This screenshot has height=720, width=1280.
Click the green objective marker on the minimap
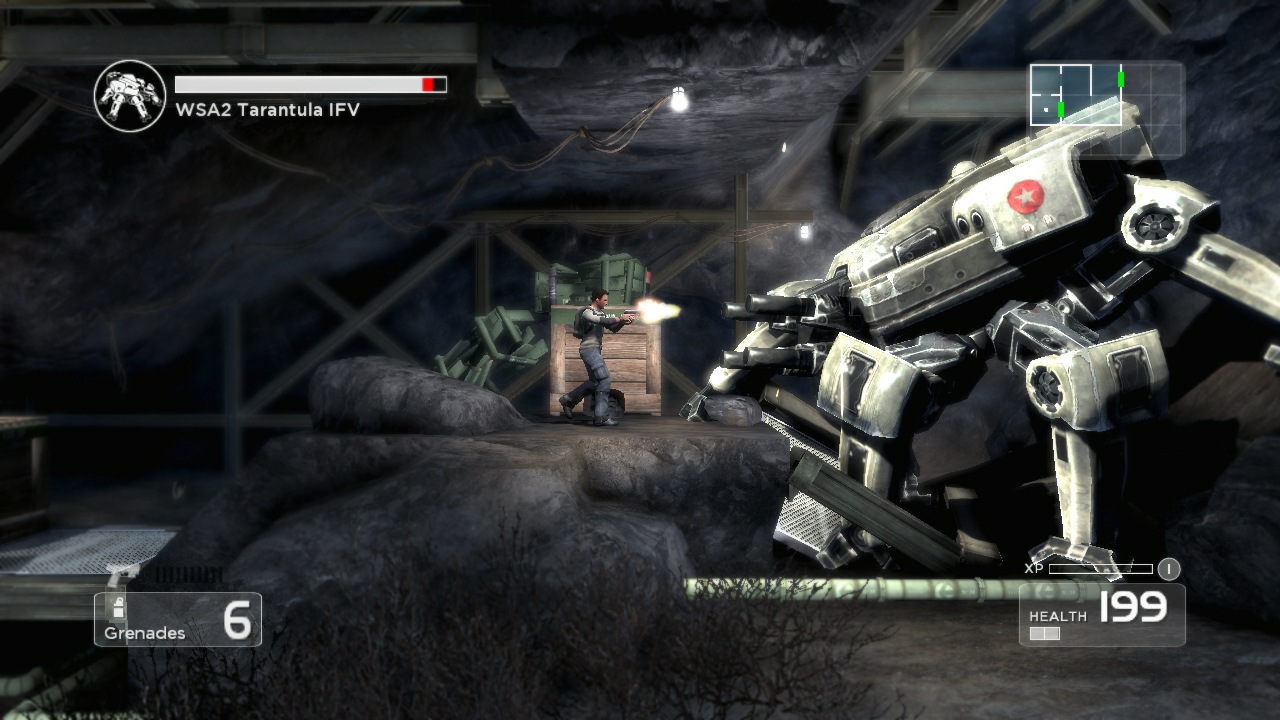coord(1121,79)
